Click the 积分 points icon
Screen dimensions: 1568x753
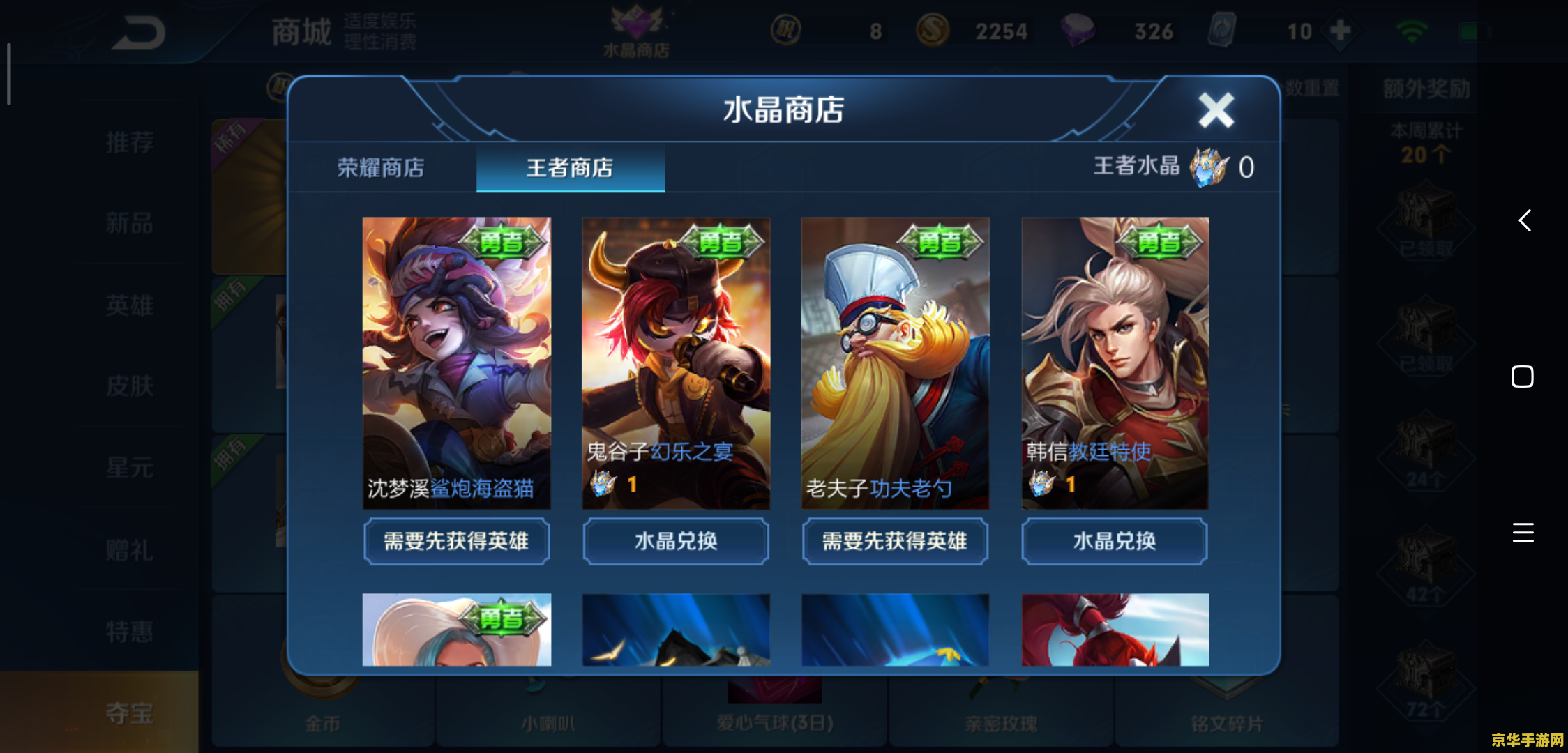[x=787, y=31]
